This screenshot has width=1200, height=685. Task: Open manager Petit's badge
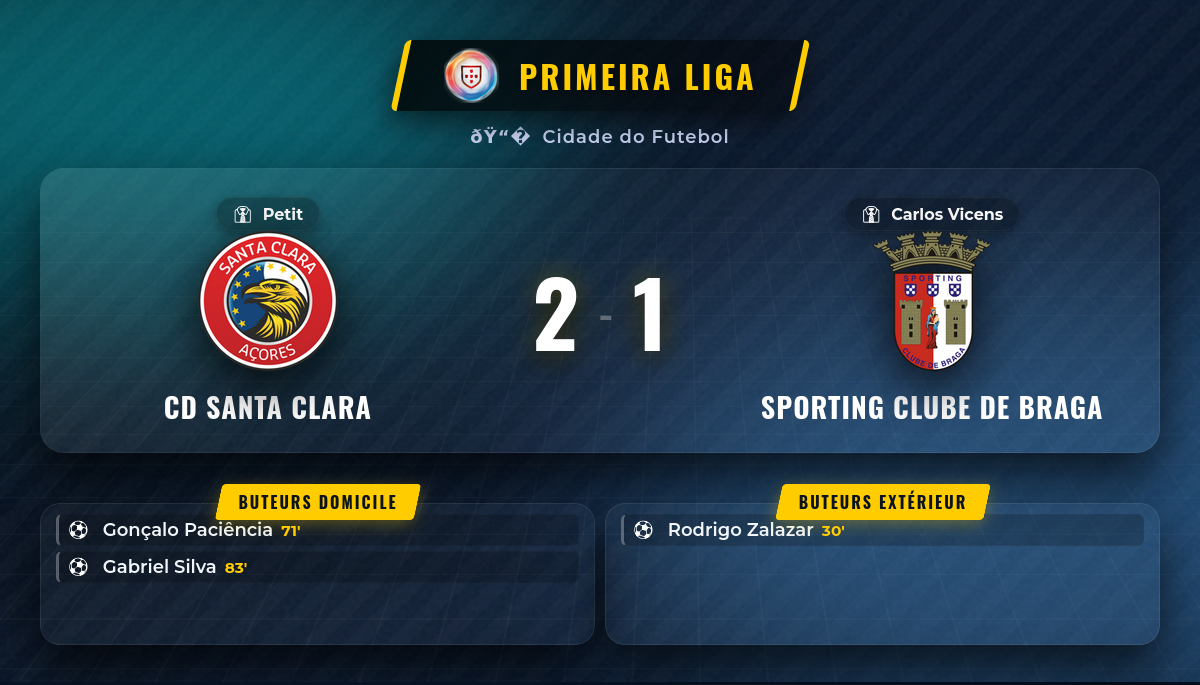tap(268, 214)
